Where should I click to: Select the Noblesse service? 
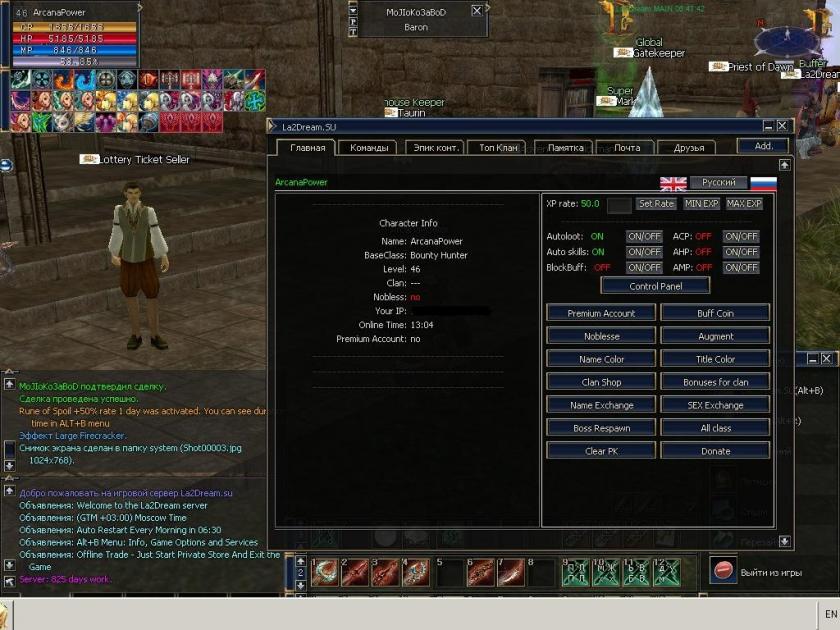(x=601, y=336)
